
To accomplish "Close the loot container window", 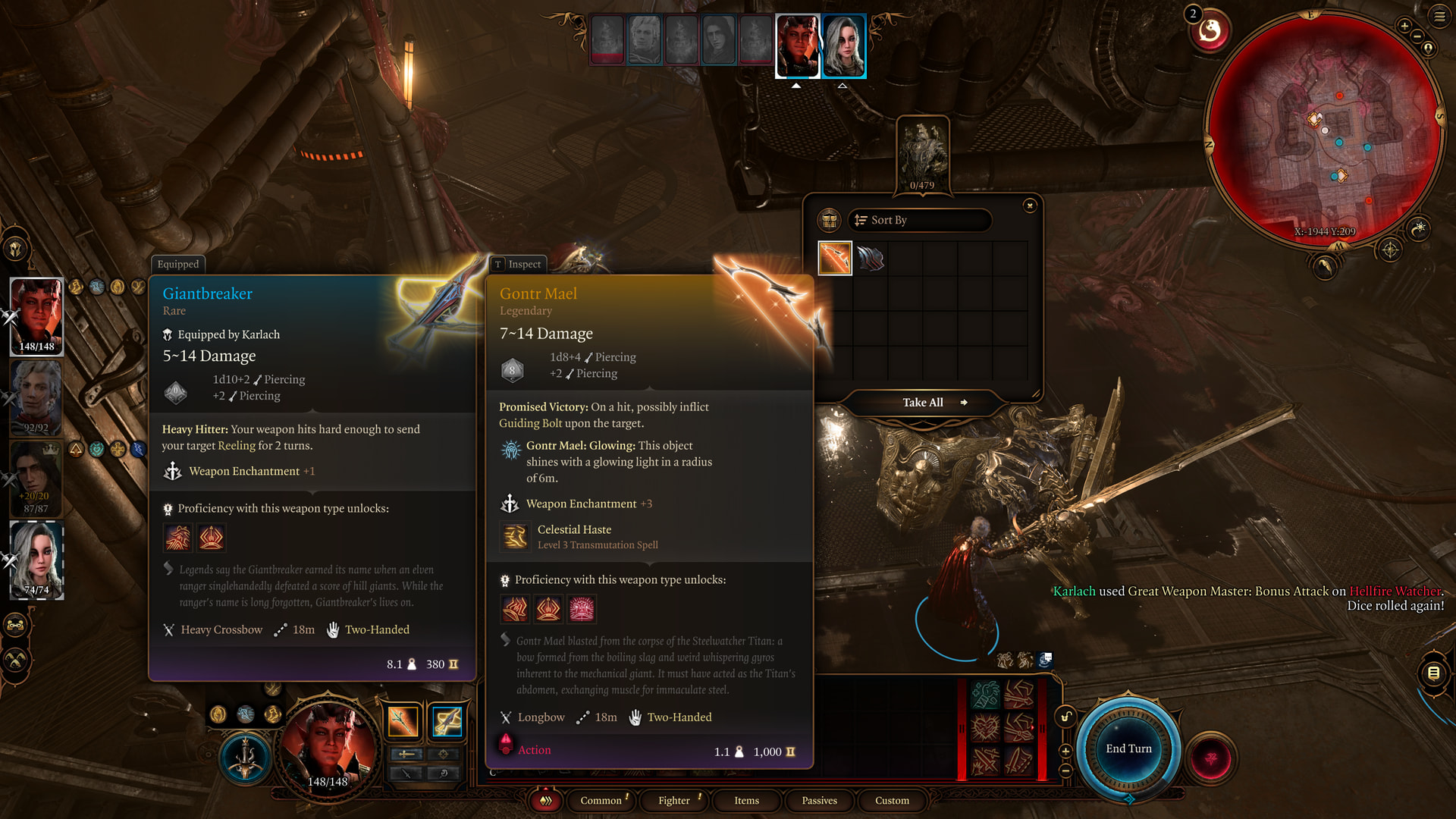I will point(1029,206).
